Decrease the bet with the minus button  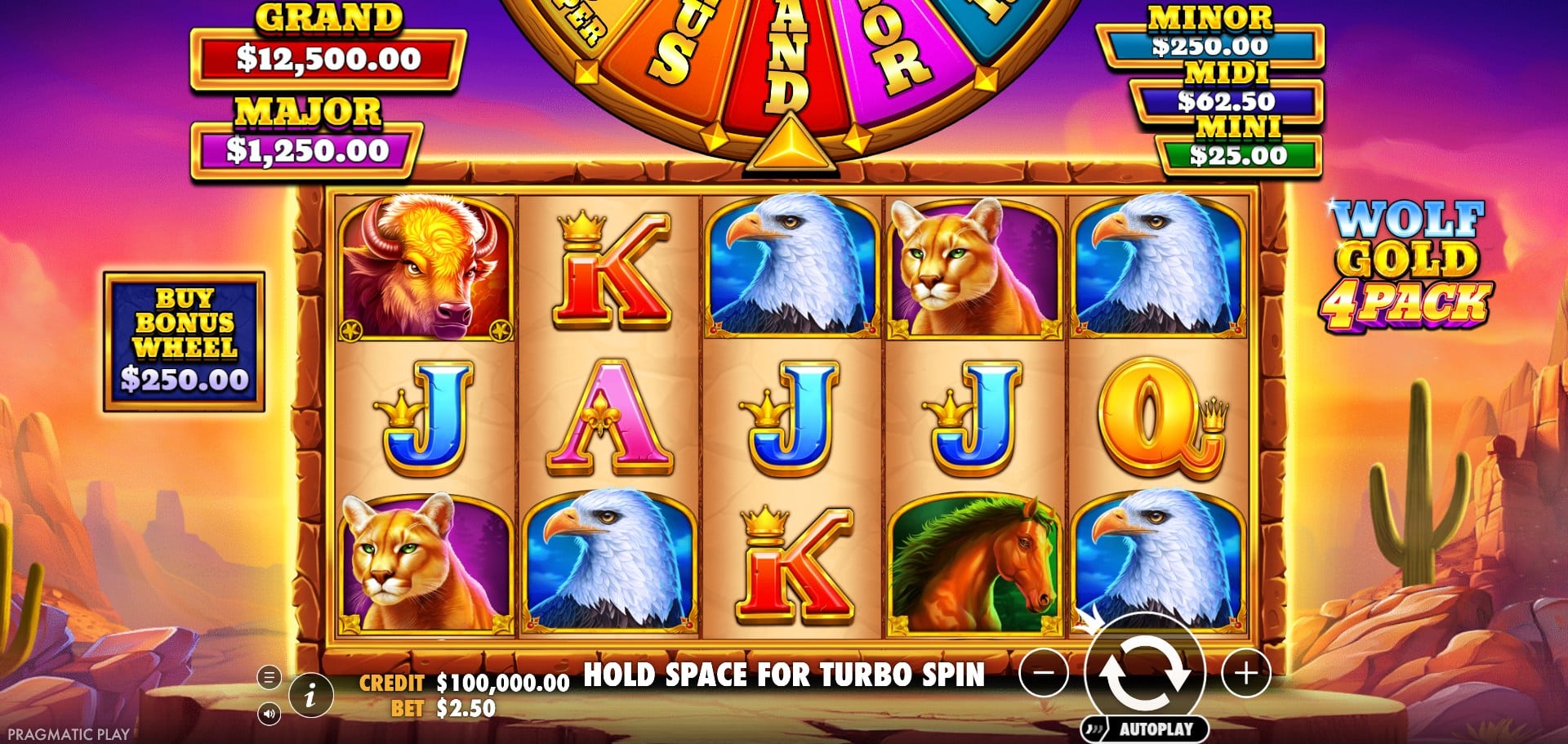click(x=1045, y=674)
